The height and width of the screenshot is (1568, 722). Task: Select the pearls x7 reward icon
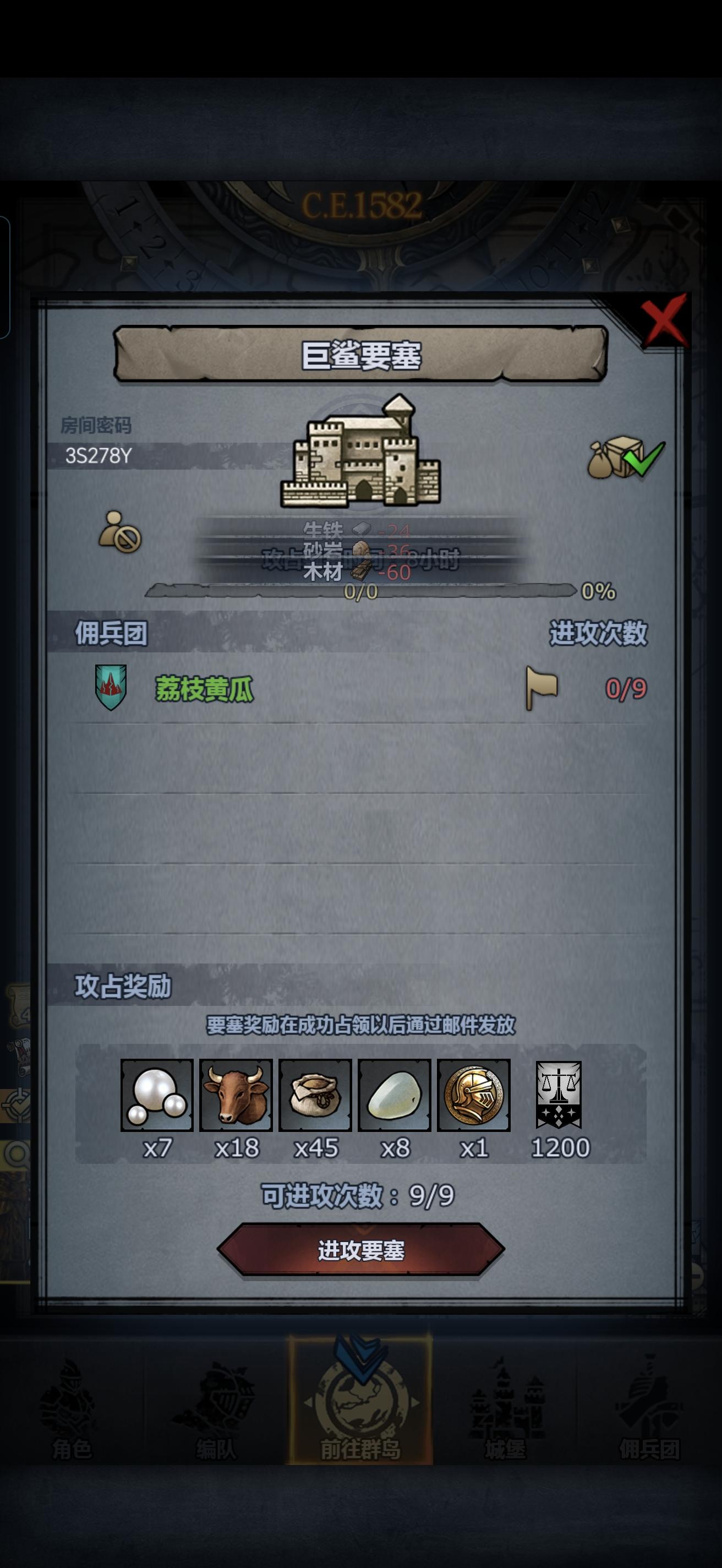(156, 1099)
